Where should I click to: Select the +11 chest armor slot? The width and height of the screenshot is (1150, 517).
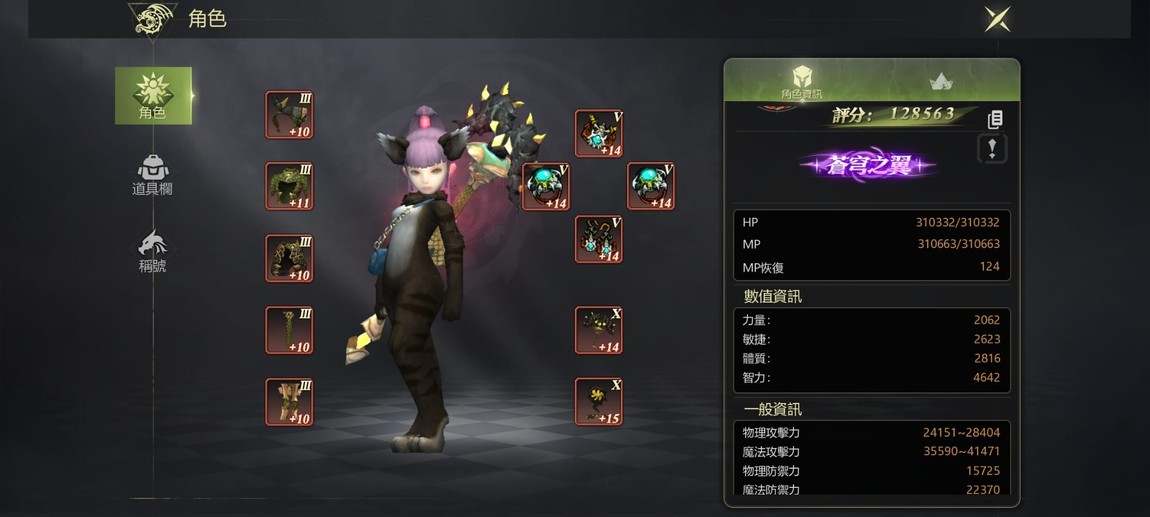pyautogui.click(x=289, y=186)
